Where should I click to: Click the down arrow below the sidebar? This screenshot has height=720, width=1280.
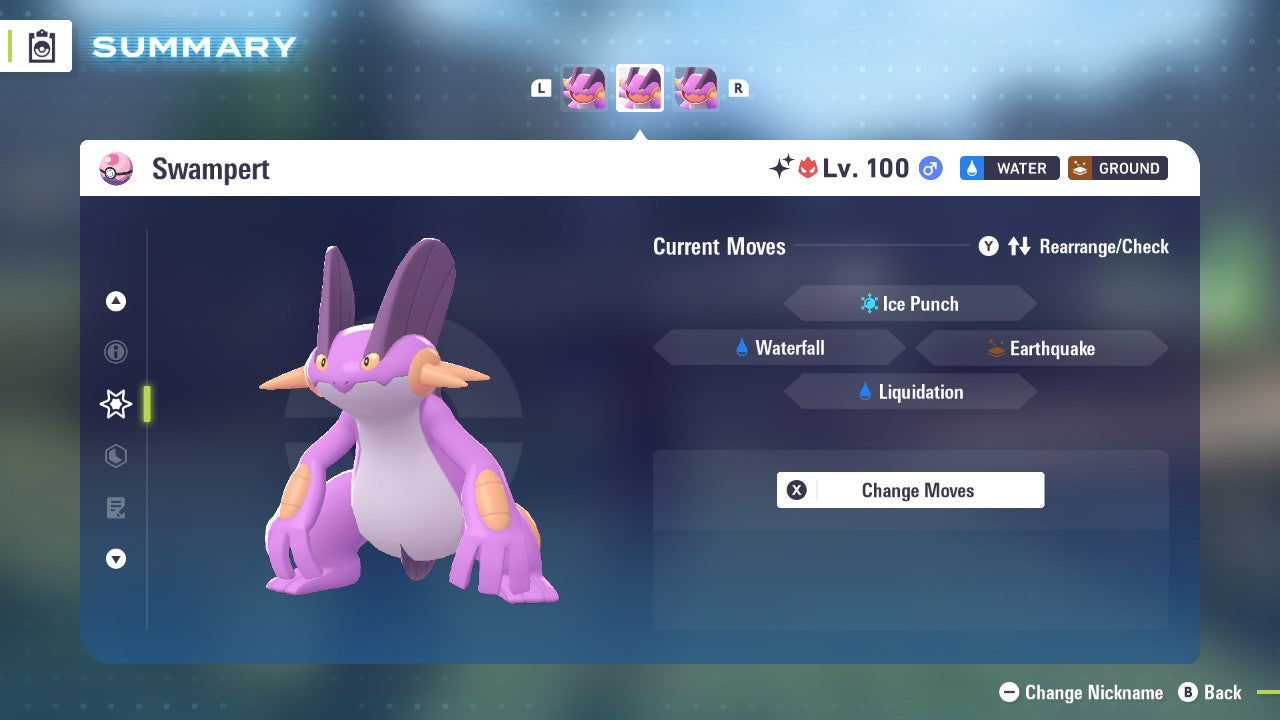[116, 559]
